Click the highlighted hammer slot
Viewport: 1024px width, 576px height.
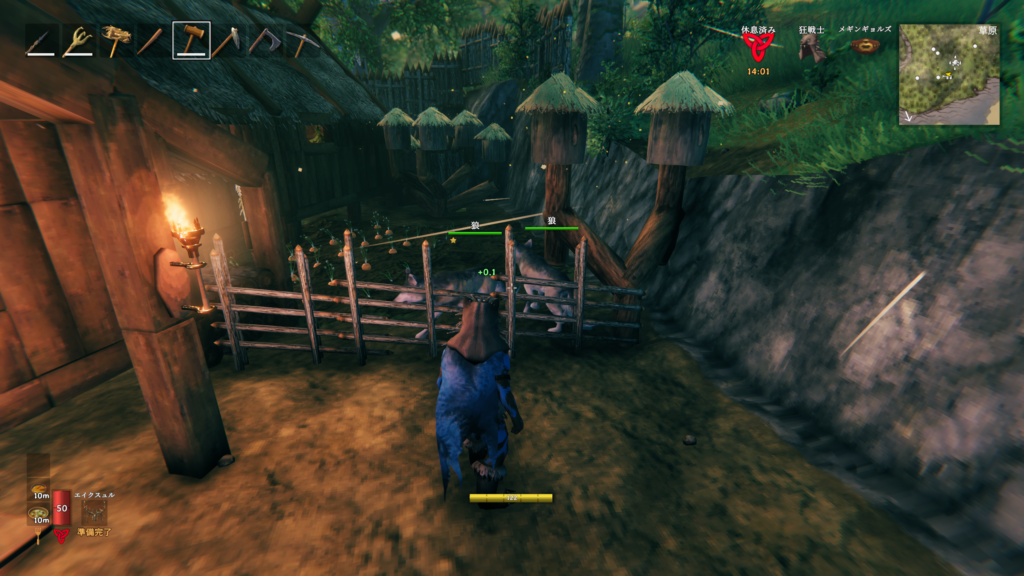click(x=191, y=42)
